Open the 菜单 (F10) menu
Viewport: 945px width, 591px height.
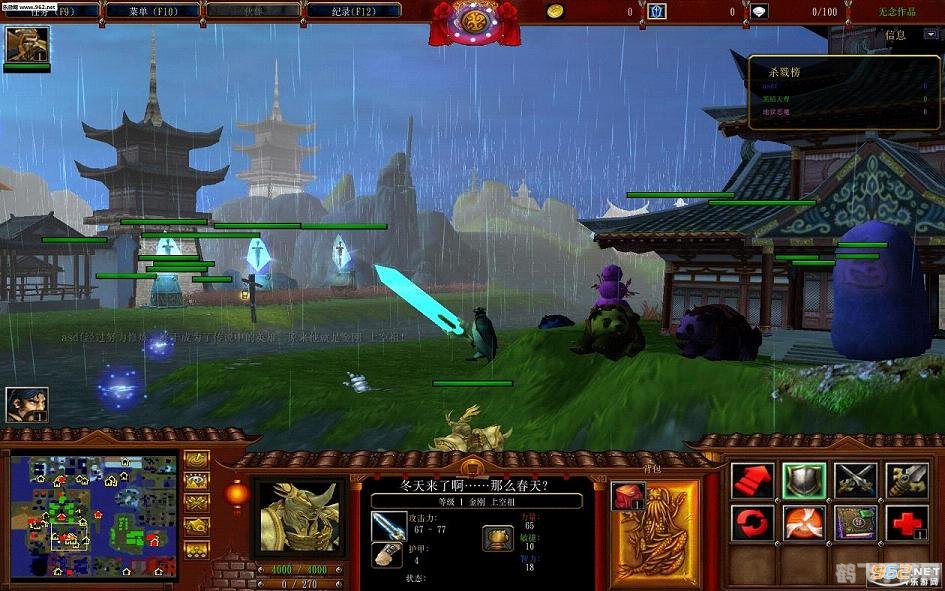[x=152, y=10]
